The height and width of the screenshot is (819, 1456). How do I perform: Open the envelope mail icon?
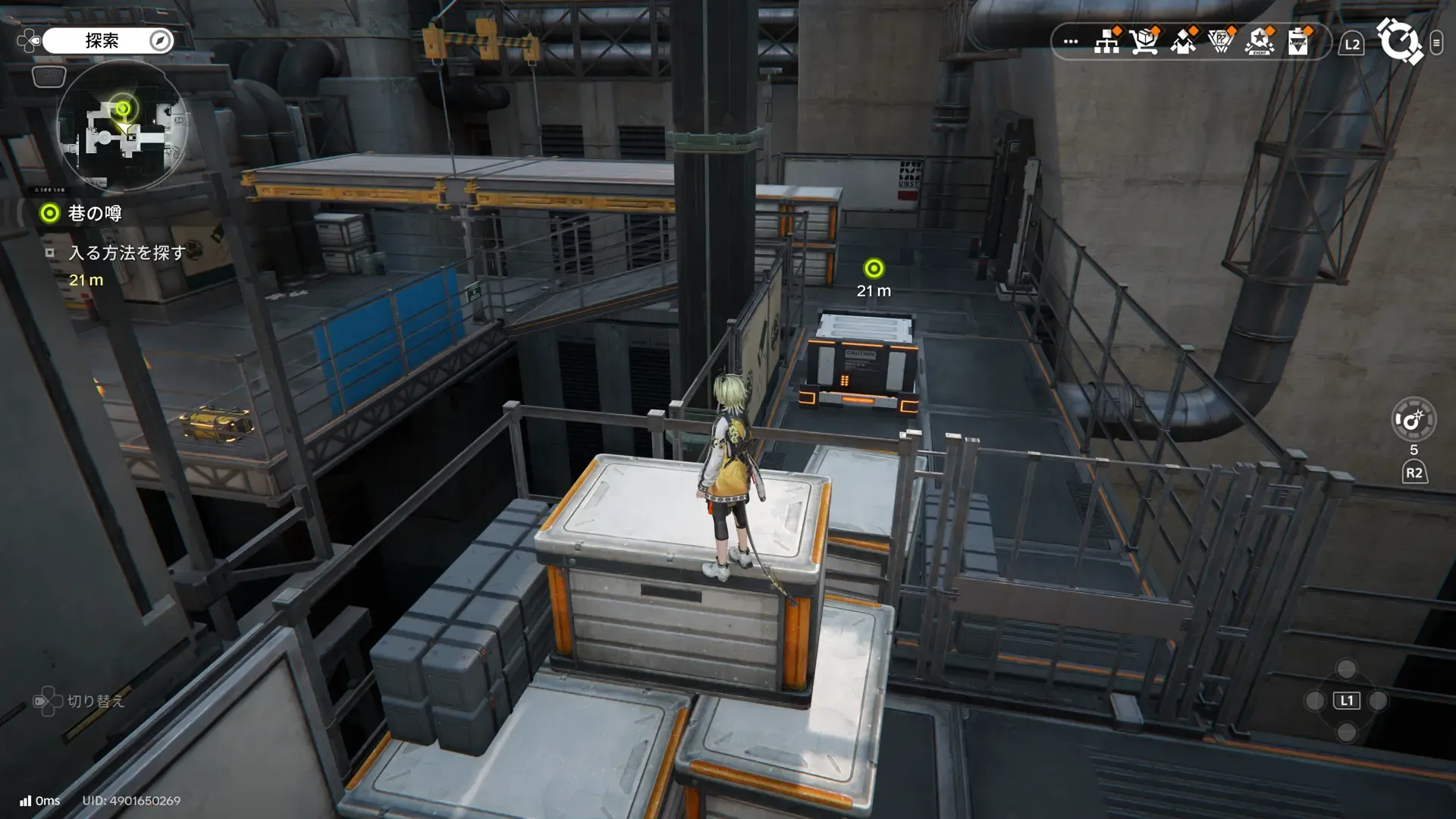(x=1183, y=42)
